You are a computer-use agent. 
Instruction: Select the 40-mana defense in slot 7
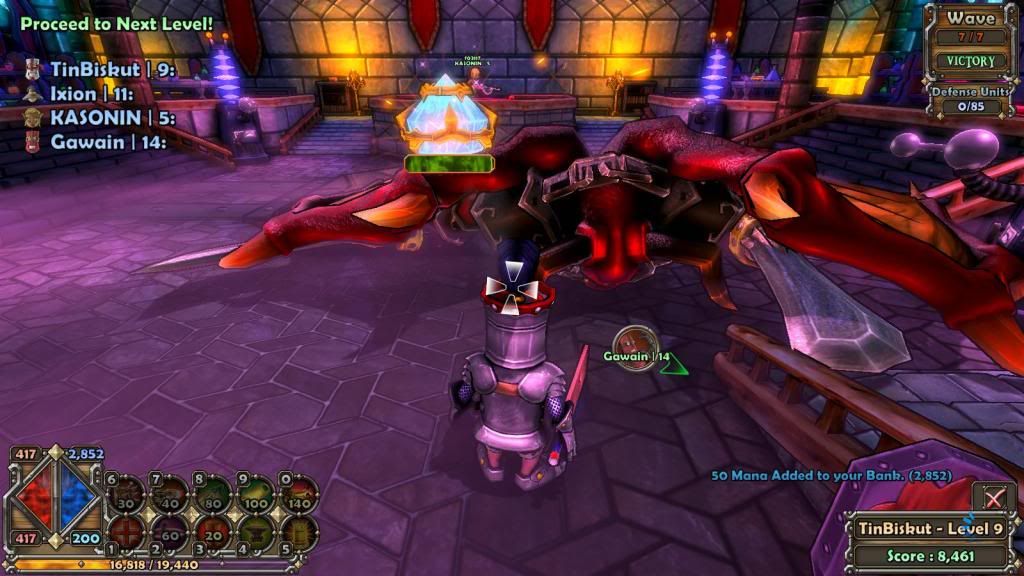point(169,495)
